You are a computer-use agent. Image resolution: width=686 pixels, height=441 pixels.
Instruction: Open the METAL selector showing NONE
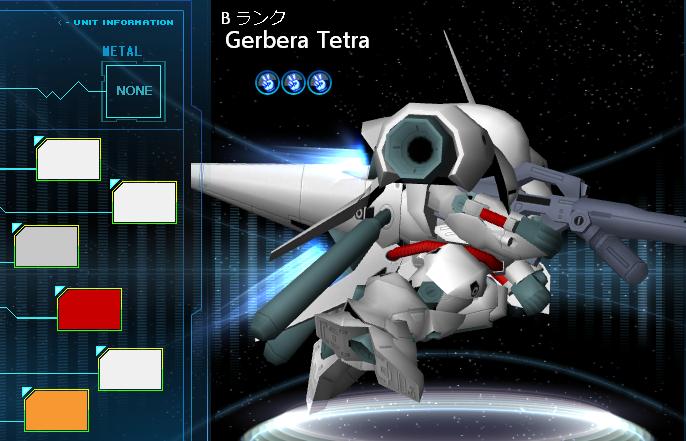pyautogui.click(x=134, y=90)
